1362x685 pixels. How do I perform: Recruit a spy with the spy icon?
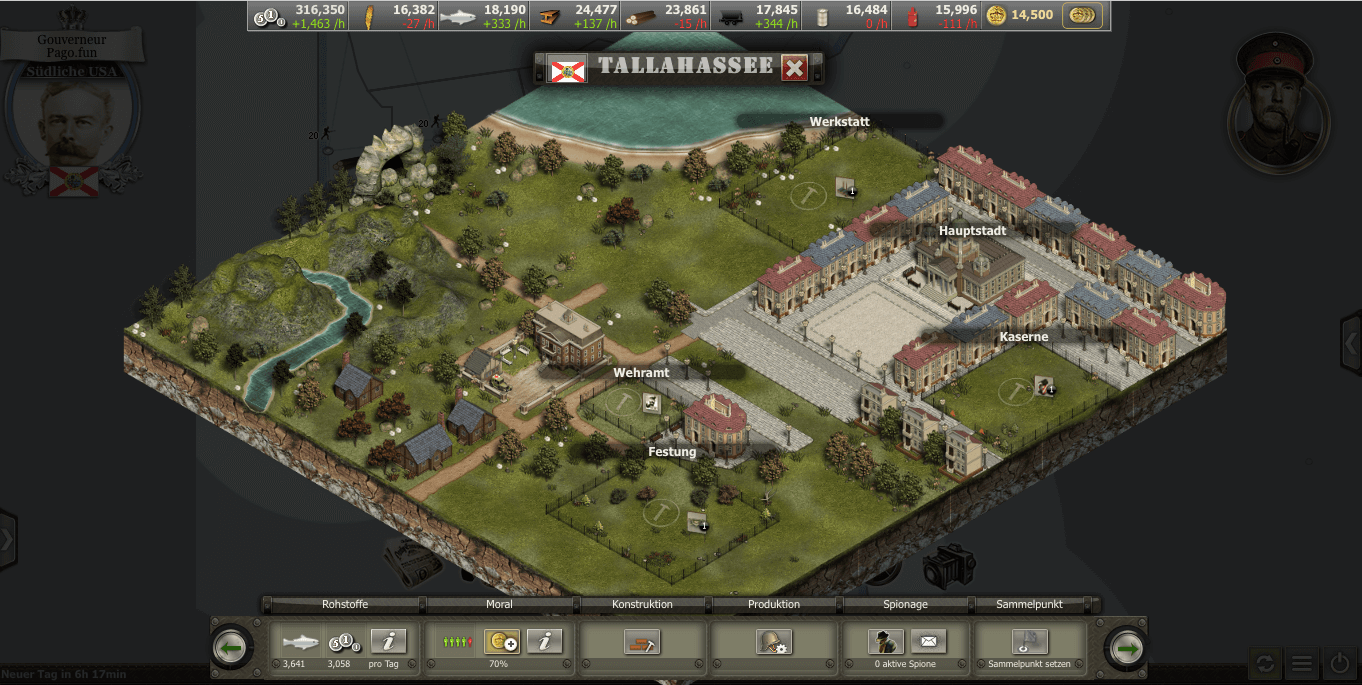[886, 641]
